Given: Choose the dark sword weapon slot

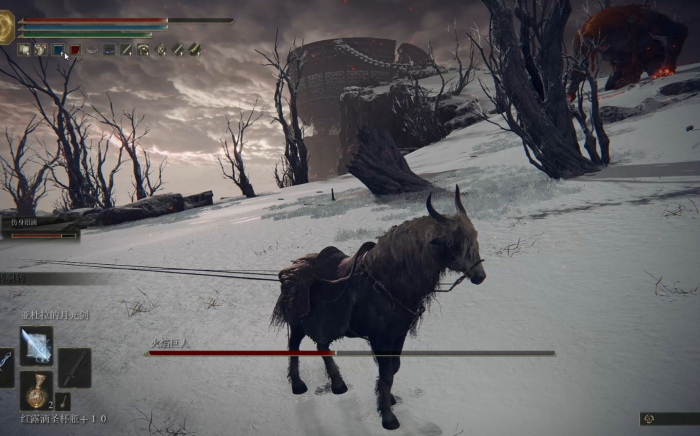Looking at the screenshot, I should pyautogui.click(x=74, y=367).
